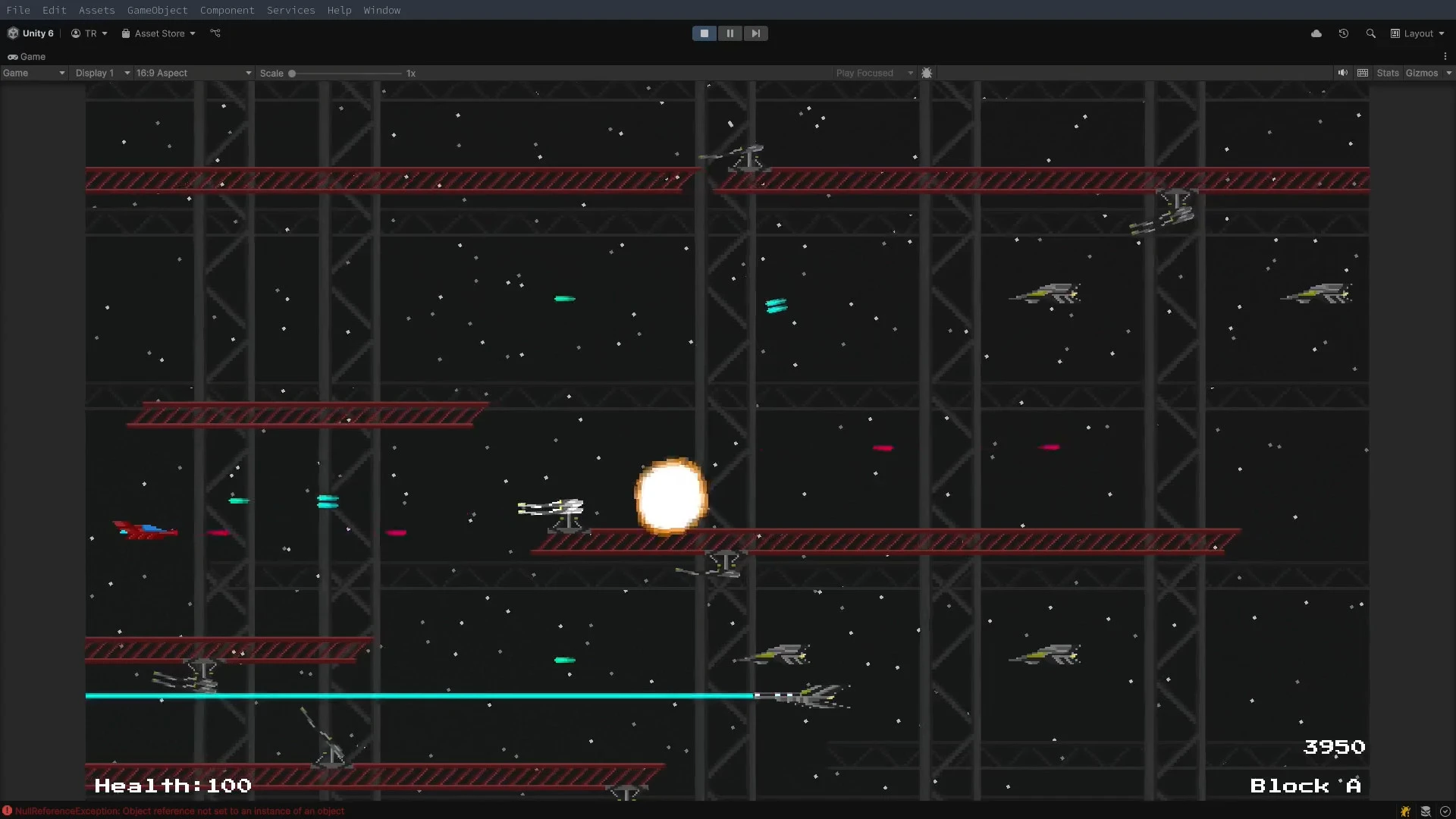Image resolution: width=1456 pixels, height=819 pixels.
Task: Click the Asset Store shopping bag icon
Action: pyautogui.click(x=126, y=33)
